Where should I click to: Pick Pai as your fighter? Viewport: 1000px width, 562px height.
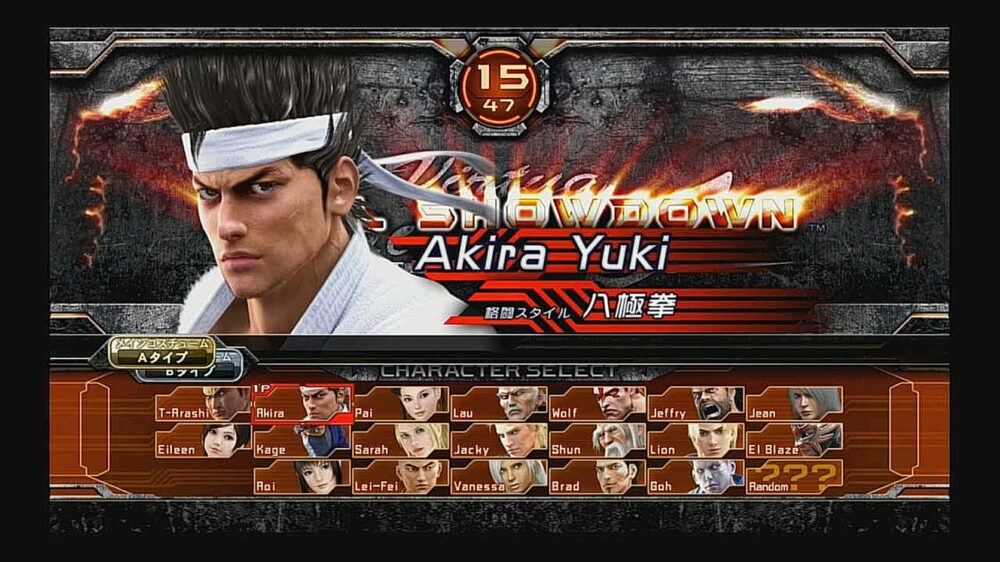[x=400, y=404]
